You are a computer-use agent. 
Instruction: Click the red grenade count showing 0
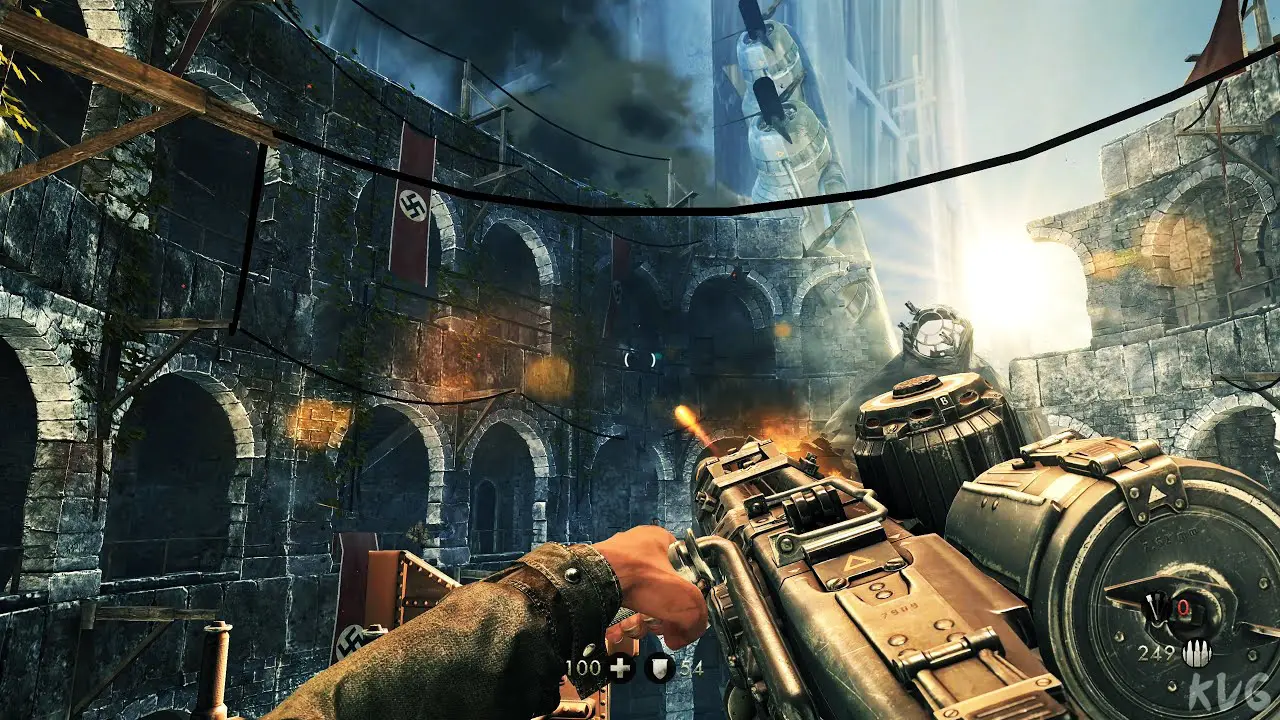click(x=1185, y=606)
